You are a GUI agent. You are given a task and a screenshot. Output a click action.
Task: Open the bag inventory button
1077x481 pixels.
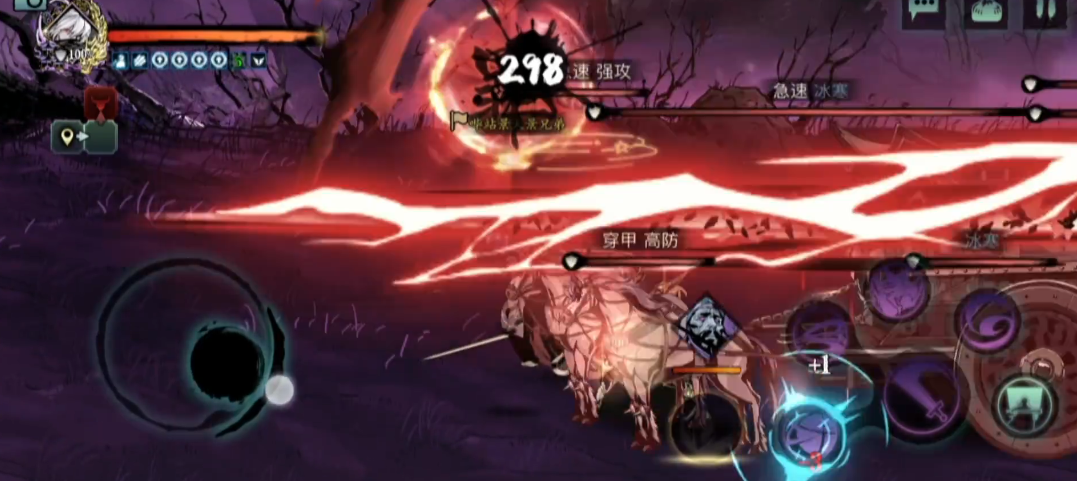point(985,13)
